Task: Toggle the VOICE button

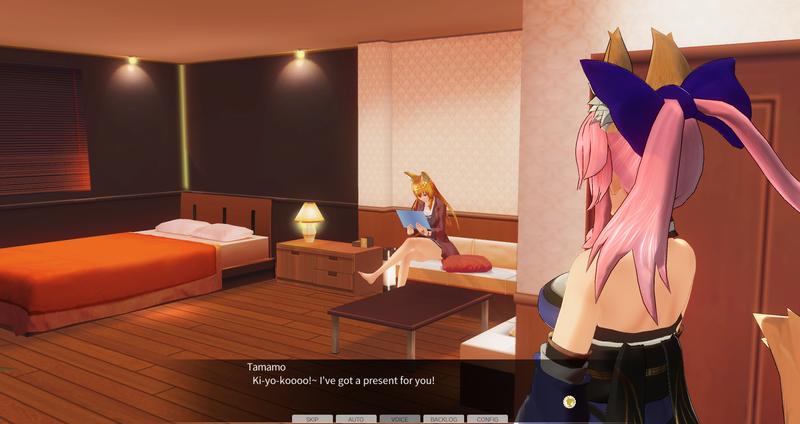Action: coord(400,419)
